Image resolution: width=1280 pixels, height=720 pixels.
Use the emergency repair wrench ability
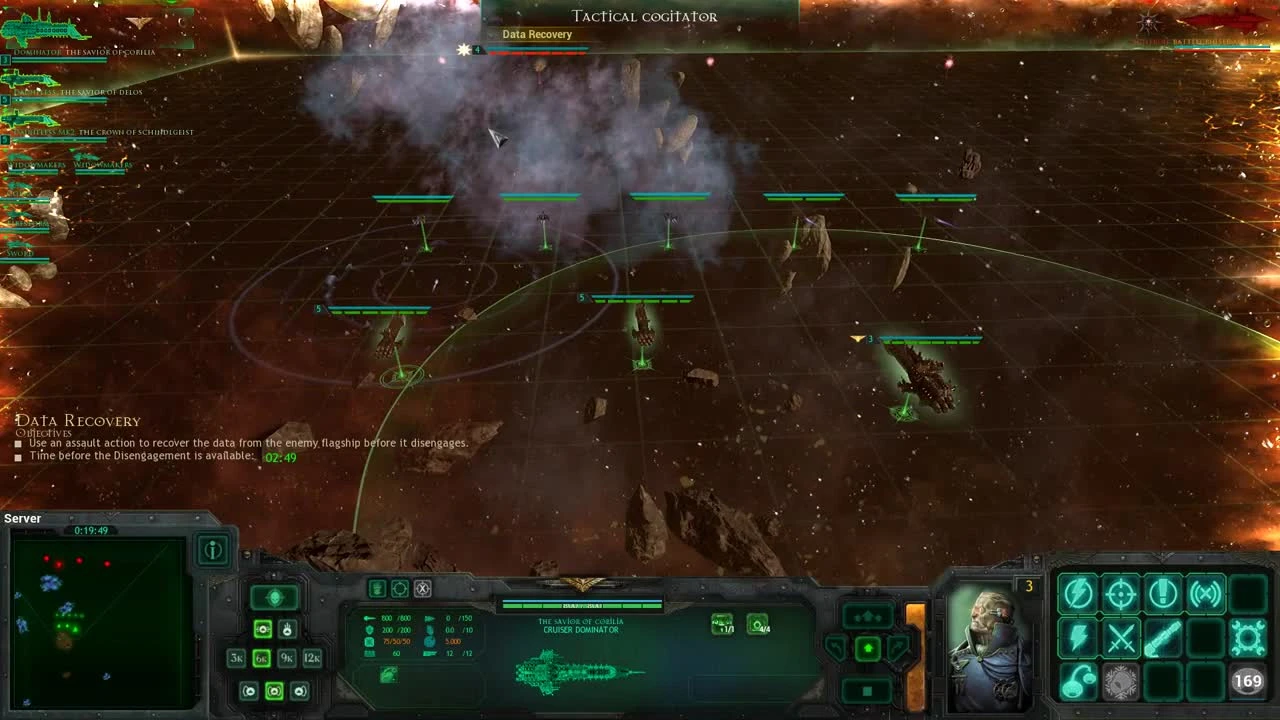click(1249, 638)
